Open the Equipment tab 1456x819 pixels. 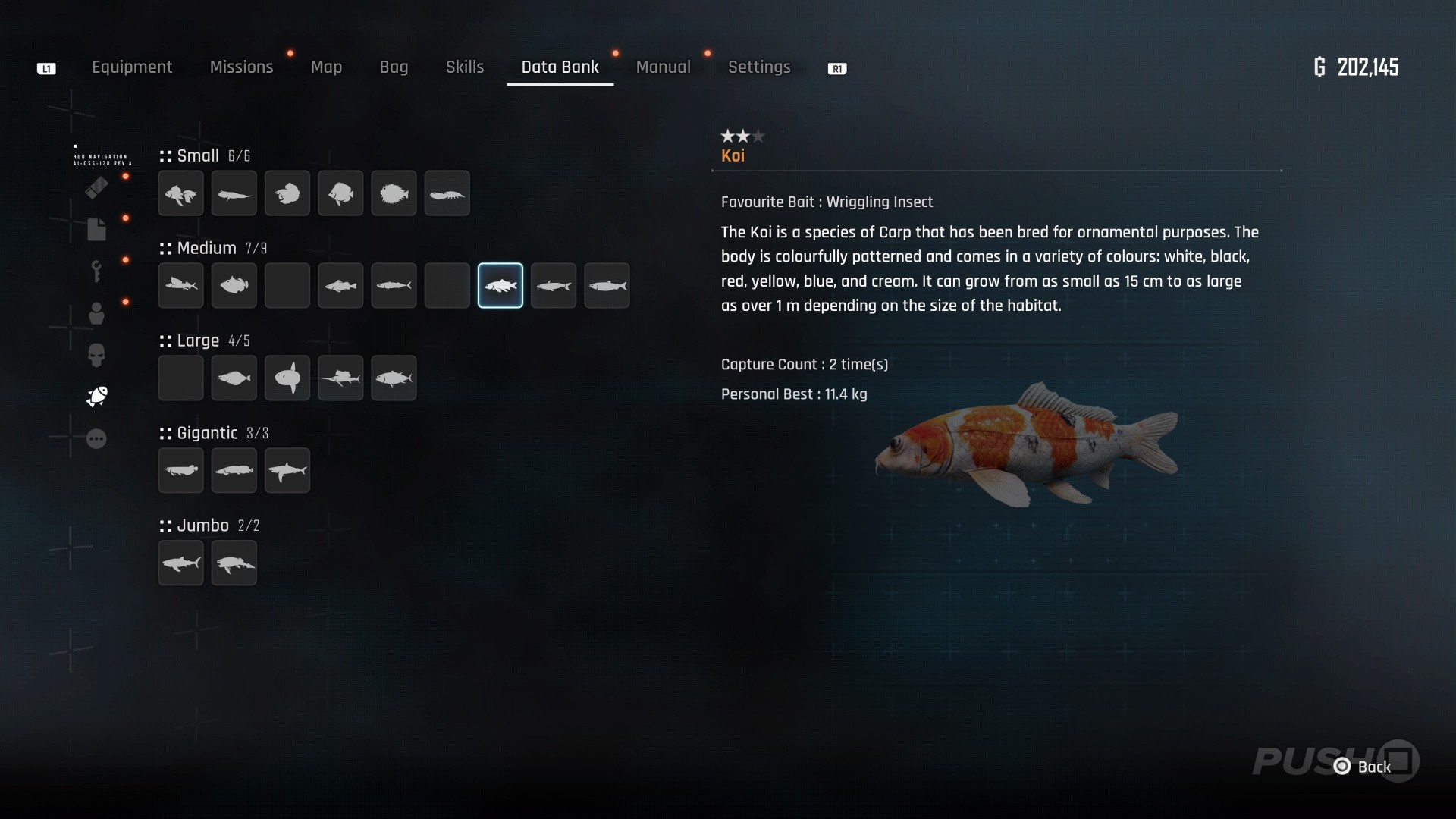pos(132,67)
